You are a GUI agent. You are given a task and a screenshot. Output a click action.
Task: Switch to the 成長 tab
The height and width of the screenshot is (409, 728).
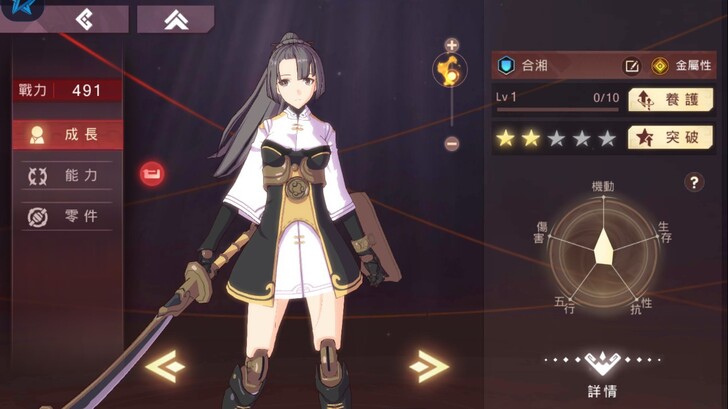coord(67,134)
